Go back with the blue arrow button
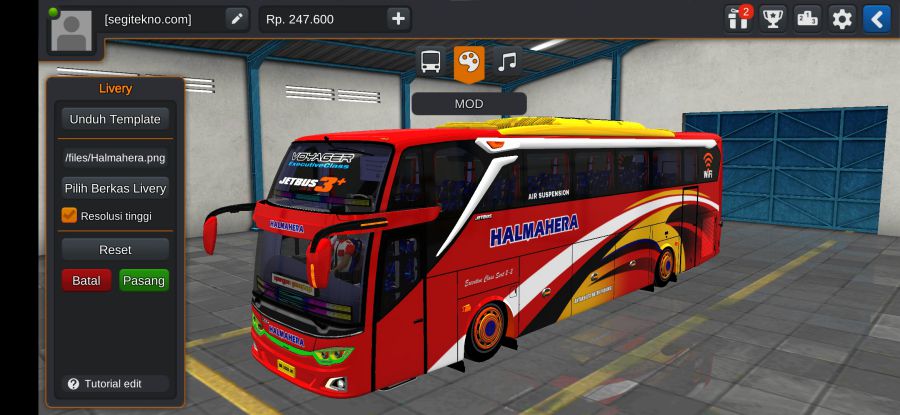This screenshot has width=900, height=415. (x=877, y=19)
